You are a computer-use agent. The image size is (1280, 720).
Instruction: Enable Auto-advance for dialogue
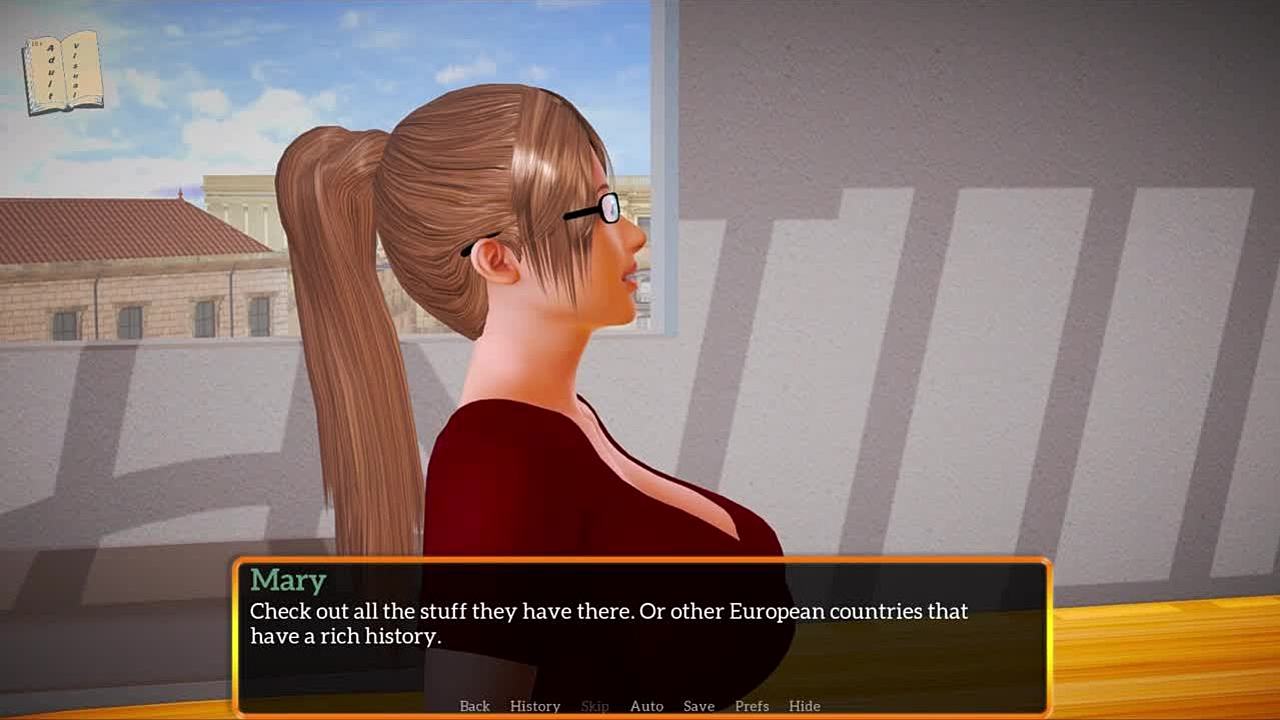(646, 706)
